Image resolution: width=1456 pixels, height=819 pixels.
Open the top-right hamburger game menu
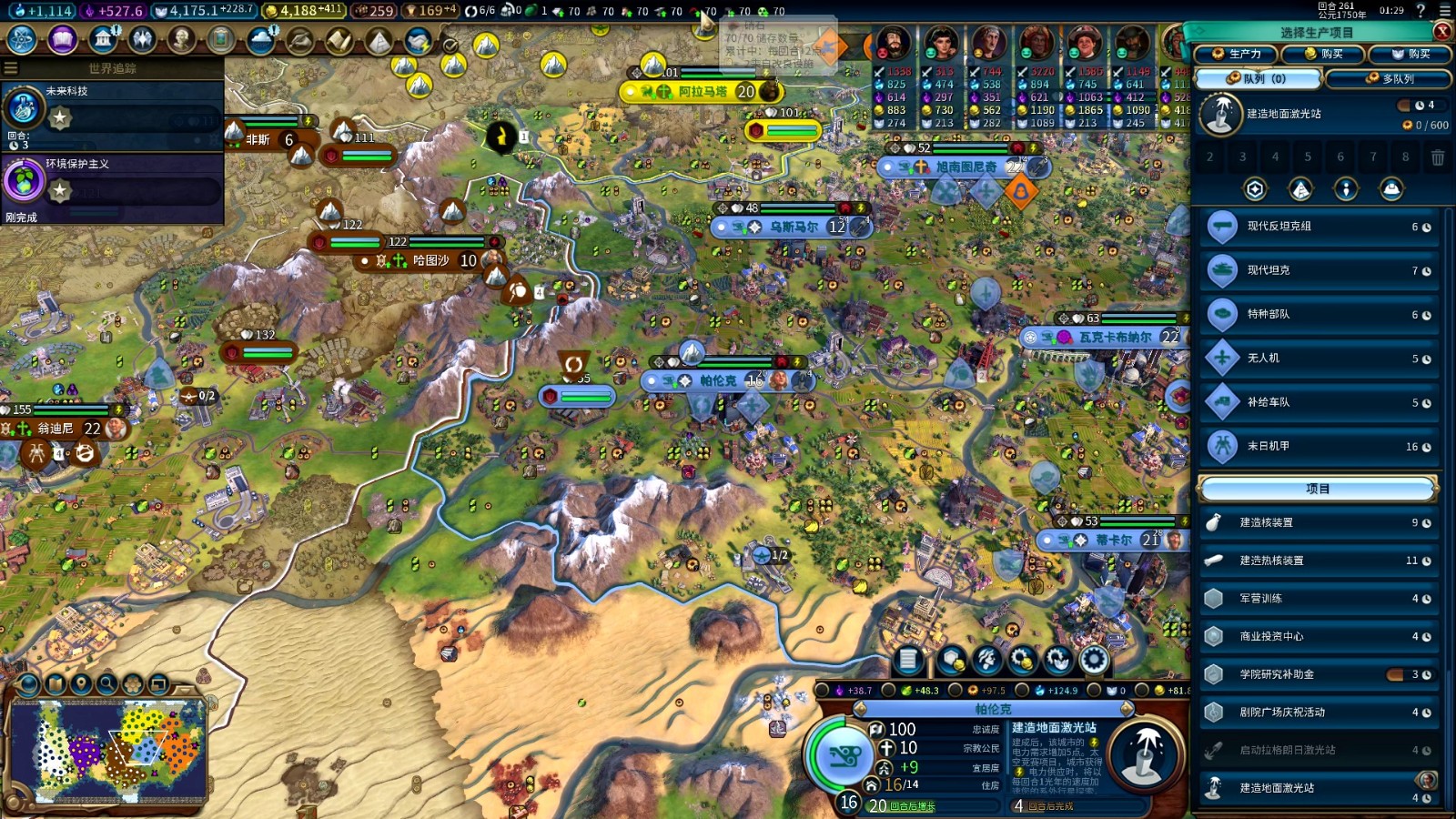point(1445,11)
